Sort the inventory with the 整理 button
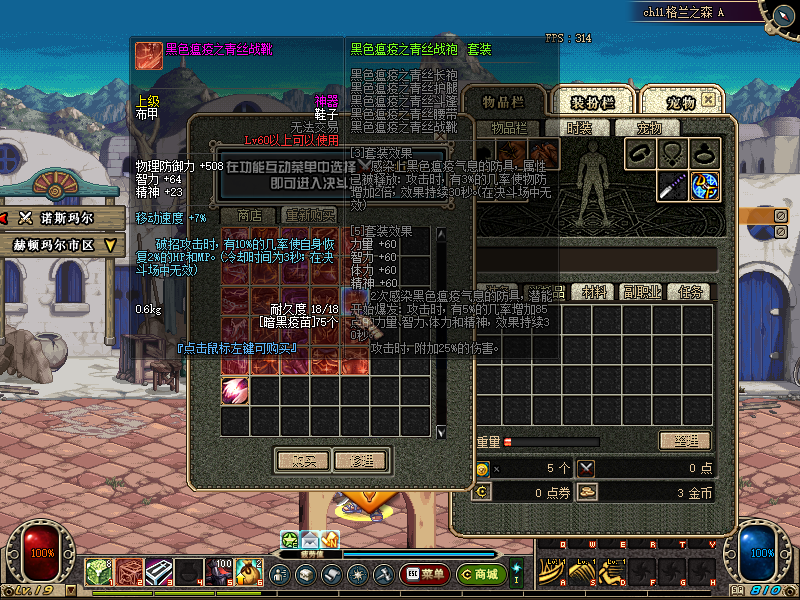Screen dimensions: 800x600 pos(684,441)
